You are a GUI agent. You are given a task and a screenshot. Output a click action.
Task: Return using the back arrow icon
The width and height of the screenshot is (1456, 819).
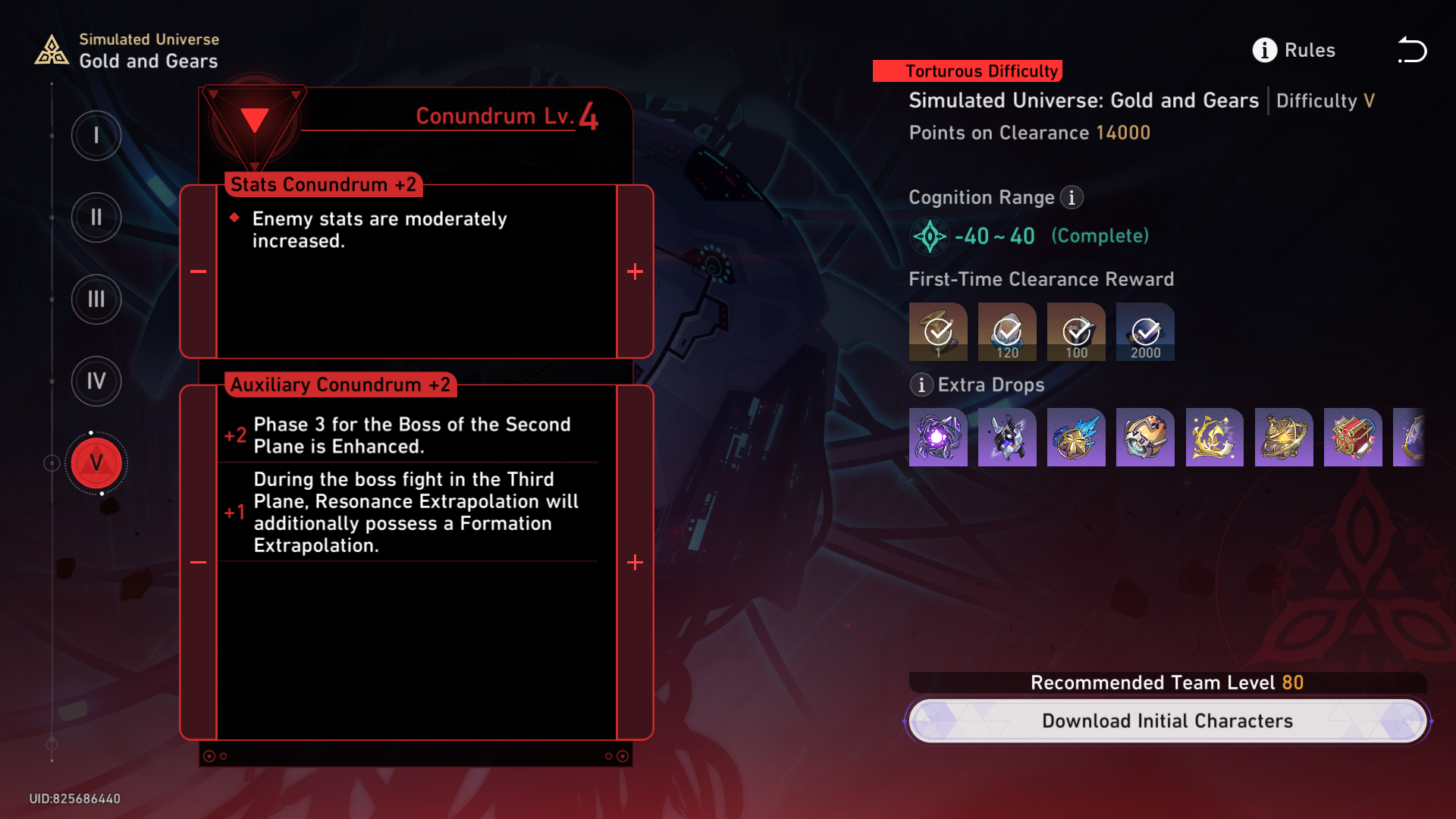click(x=1412, y=50)
